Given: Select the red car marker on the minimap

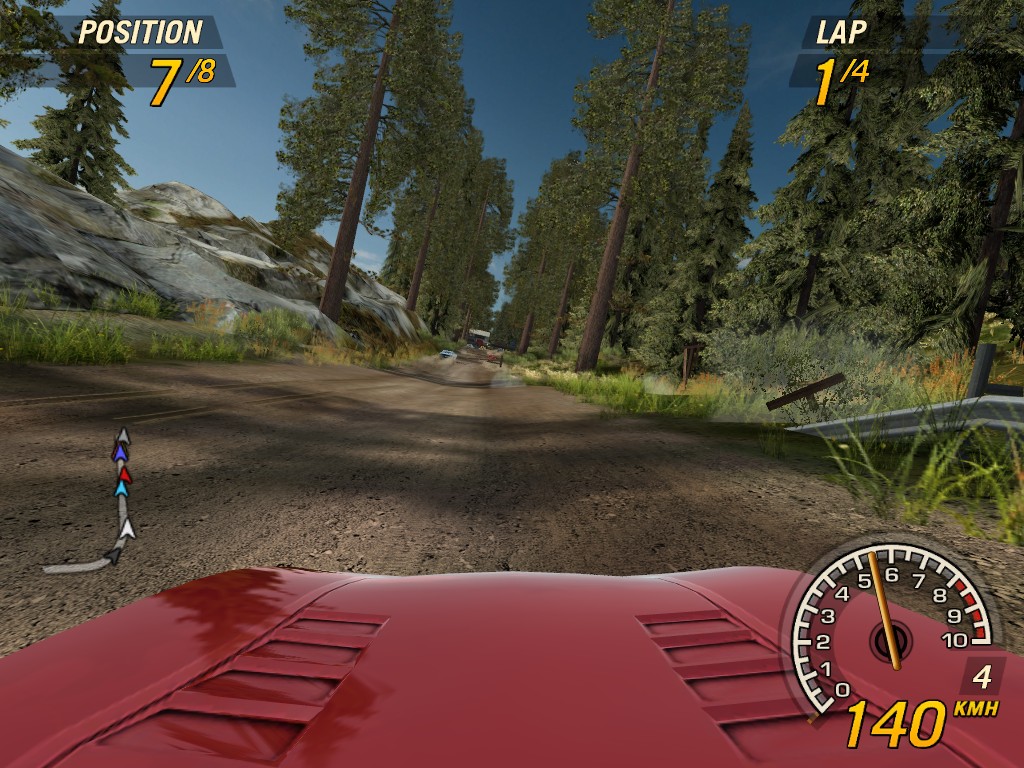Looking at the screenshot, I should coord(125,474).
